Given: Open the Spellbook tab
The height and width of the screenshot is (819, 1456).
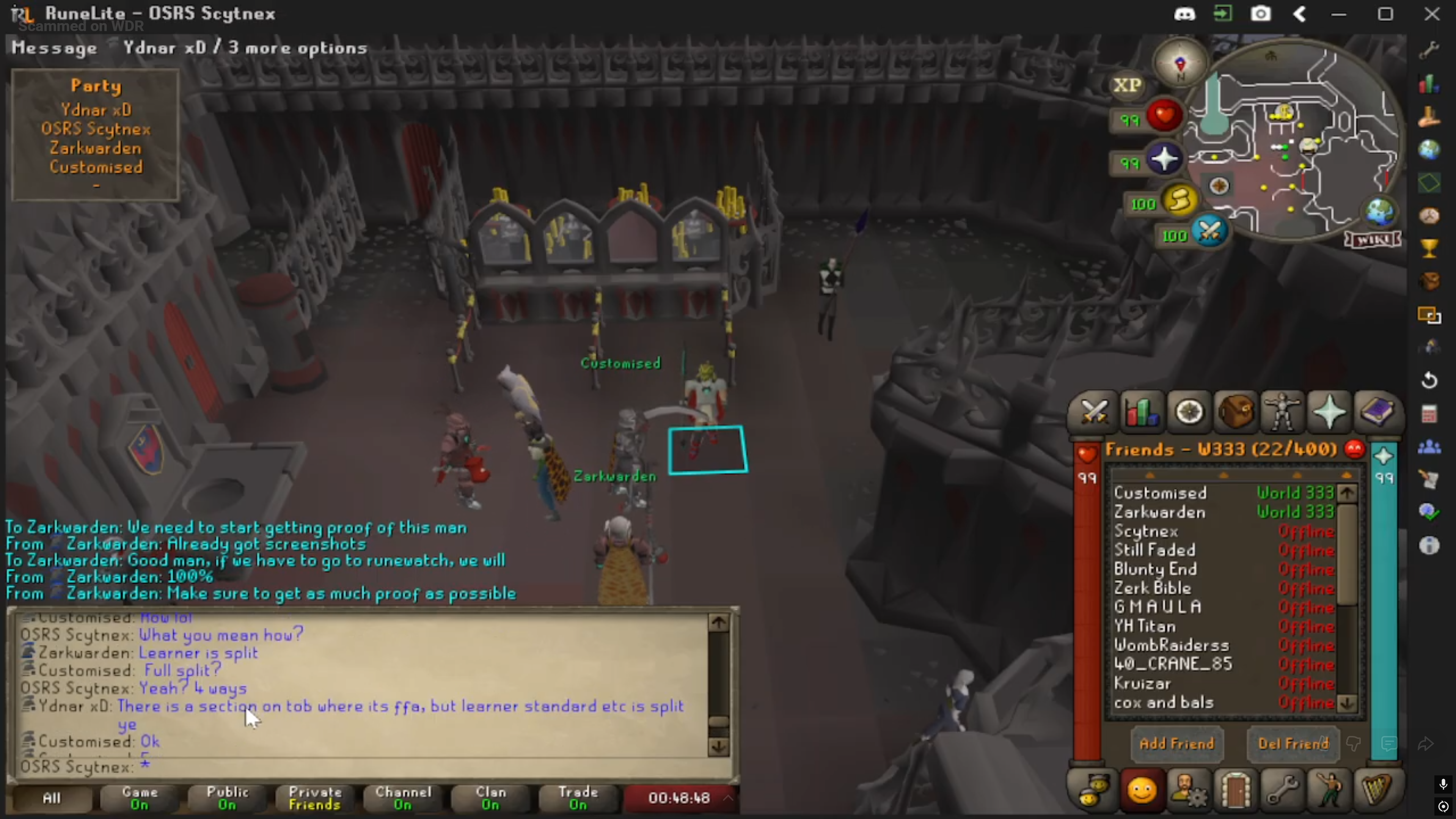Looking at the screenshot, I should 1376,412.
